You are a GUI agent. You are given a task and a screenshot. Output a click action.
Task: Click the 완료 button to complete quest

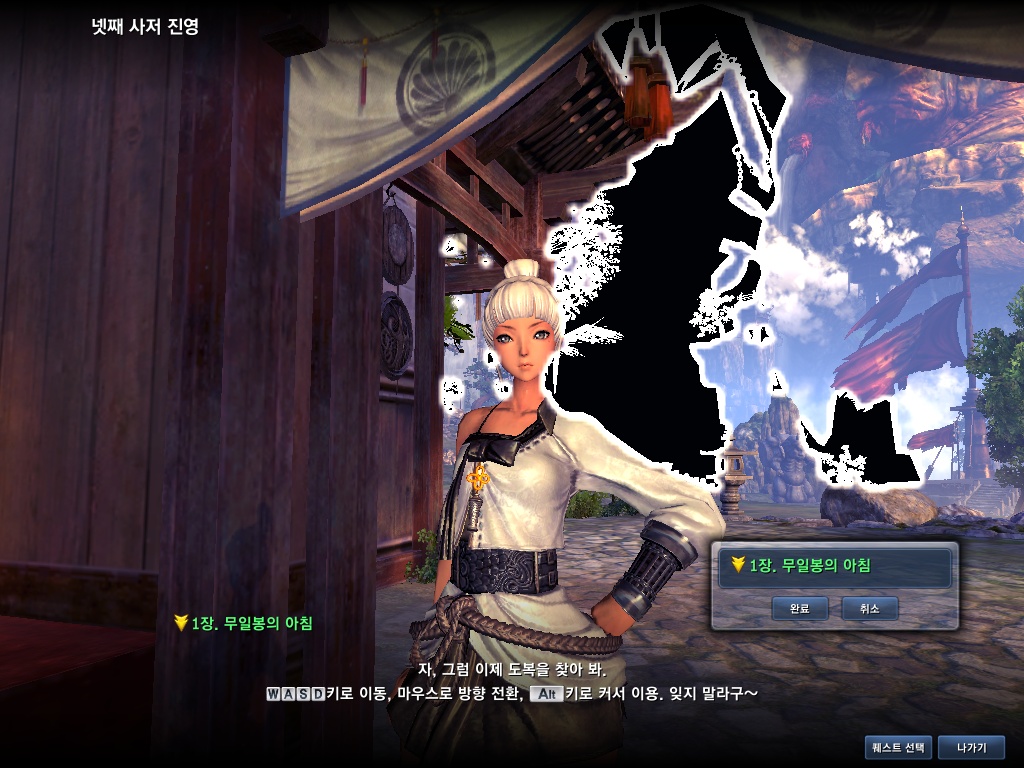click(x=800, y=608)
